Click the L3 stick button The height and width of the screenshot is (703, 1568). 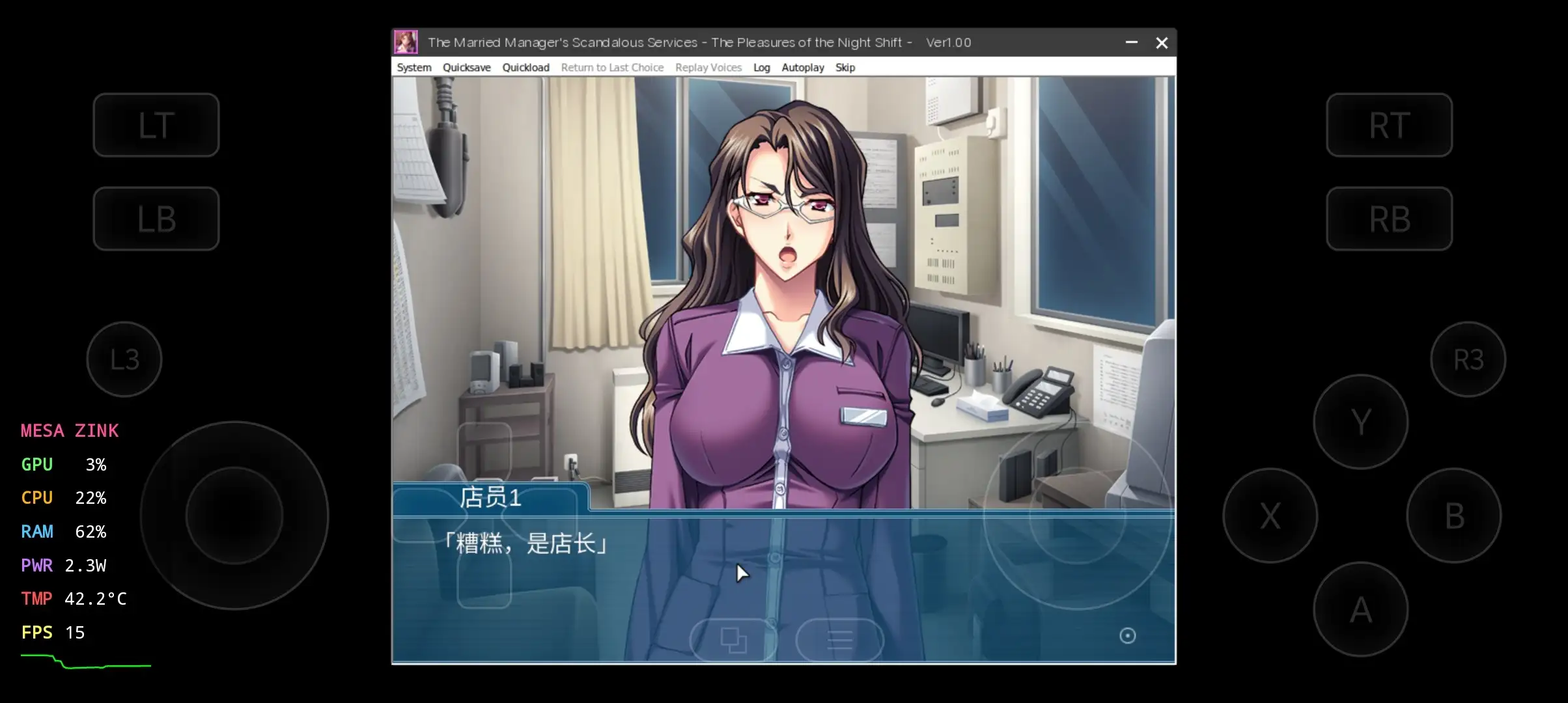click(124, 359)
